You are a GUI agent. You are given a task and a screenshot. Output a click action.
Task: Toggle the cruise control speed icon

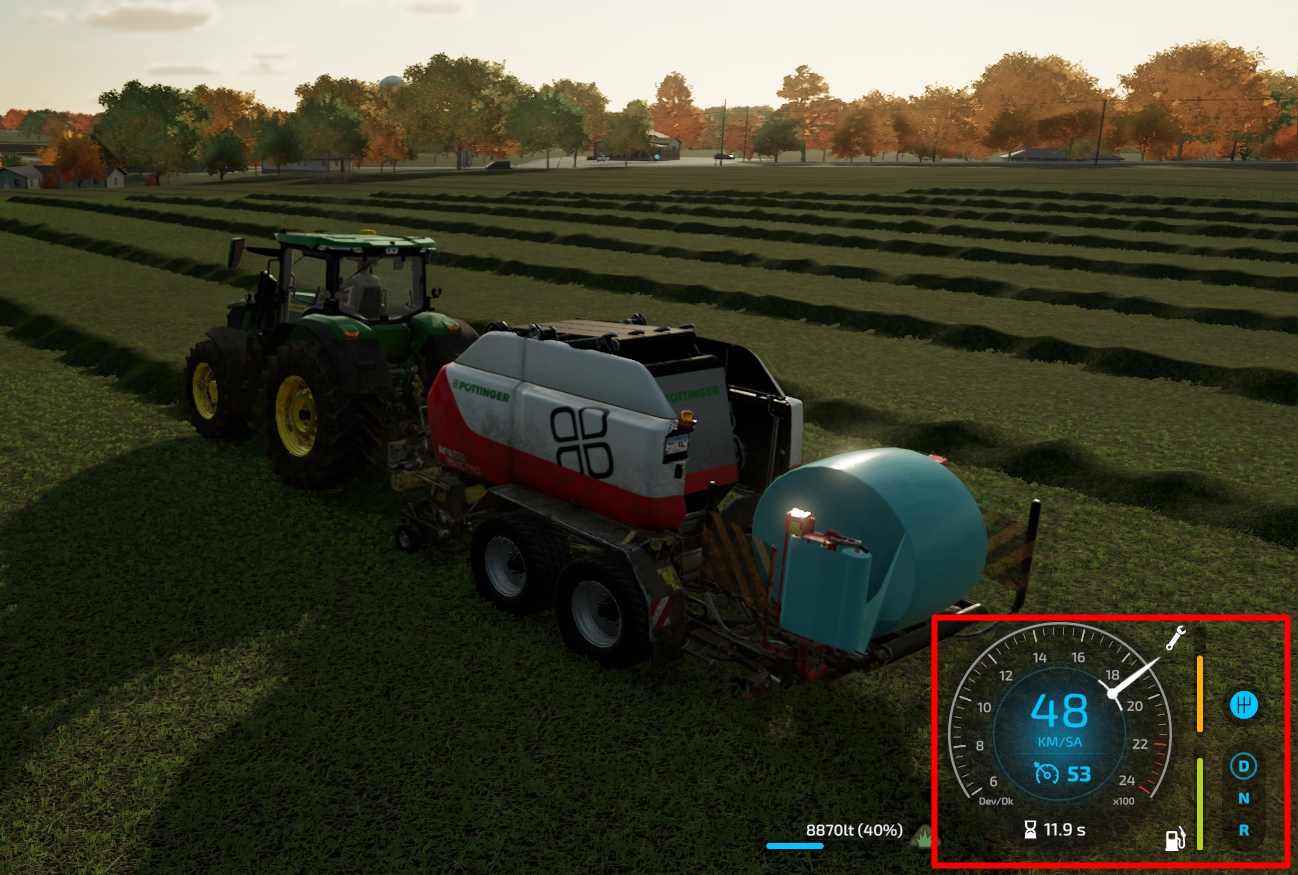(1046, 774)
